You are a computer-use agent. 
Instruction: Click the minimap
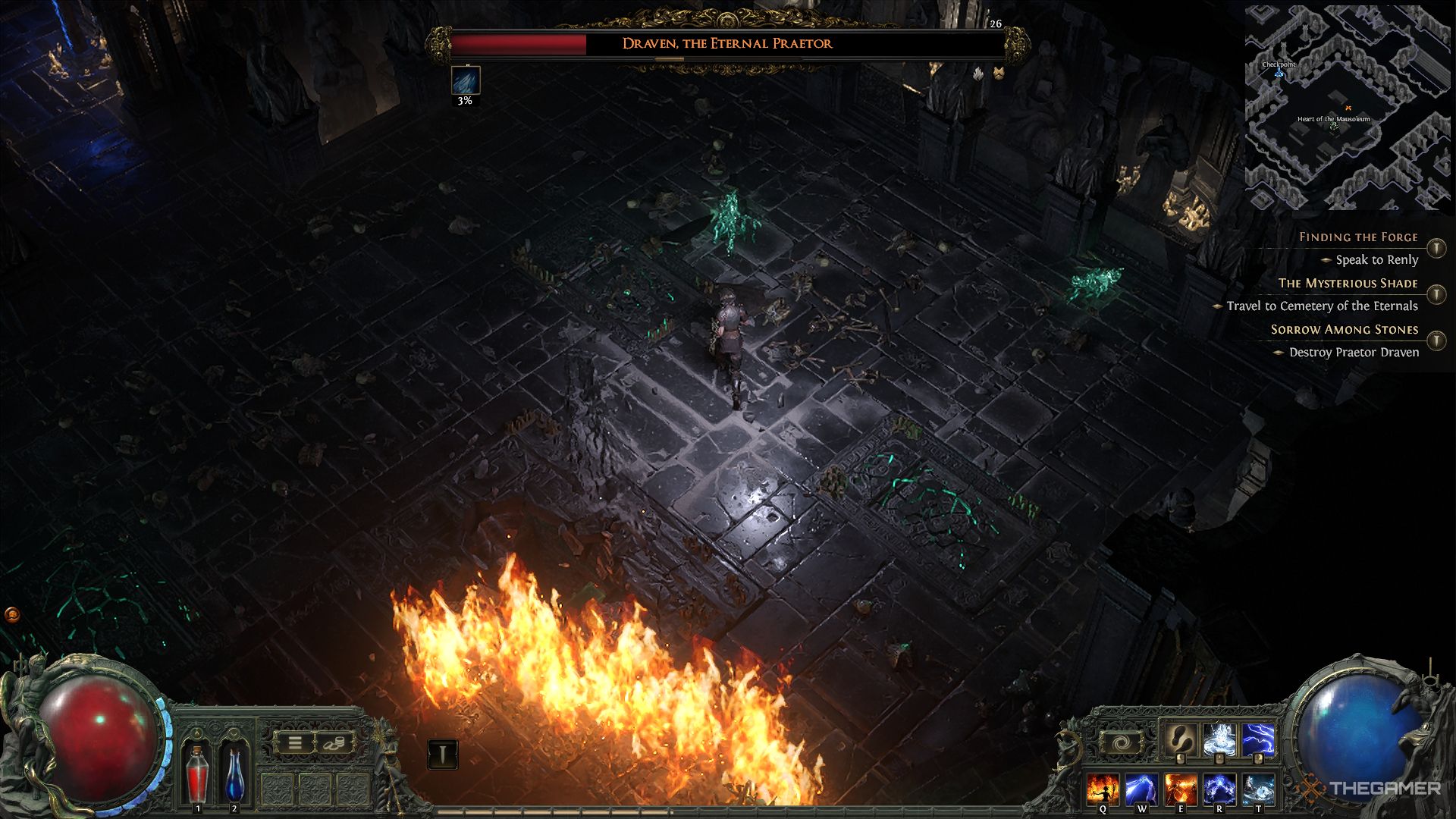pos(1348,108)
